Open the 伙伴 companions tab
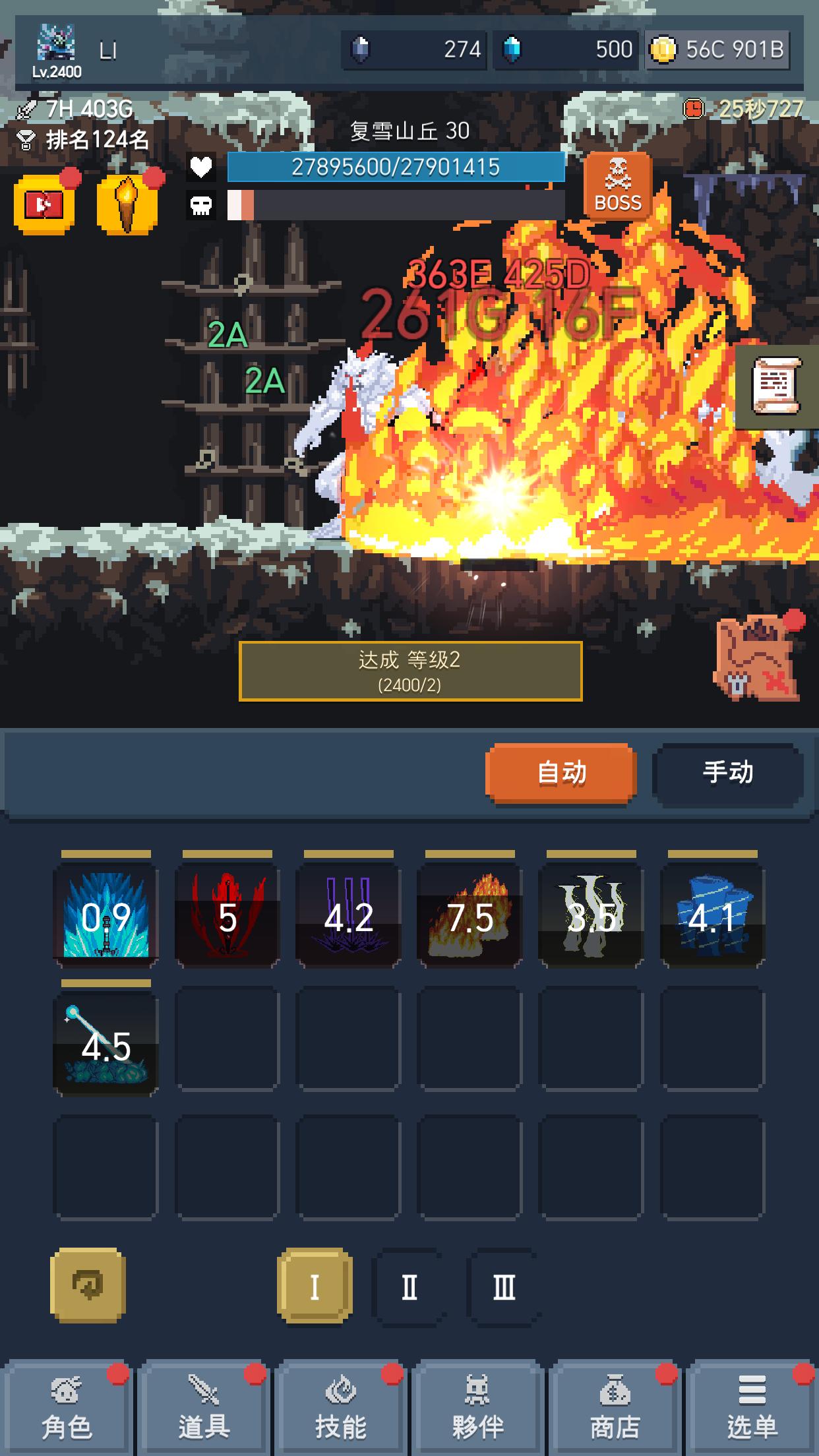This screenshot has width=819, height=1456. point(478,1409)
